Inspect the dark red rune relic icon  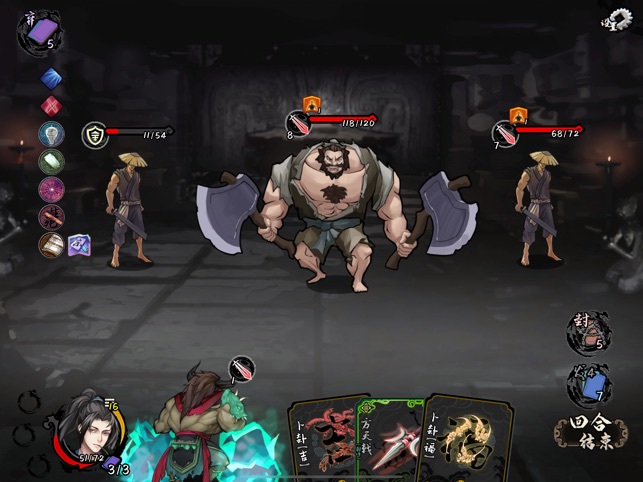51,216
